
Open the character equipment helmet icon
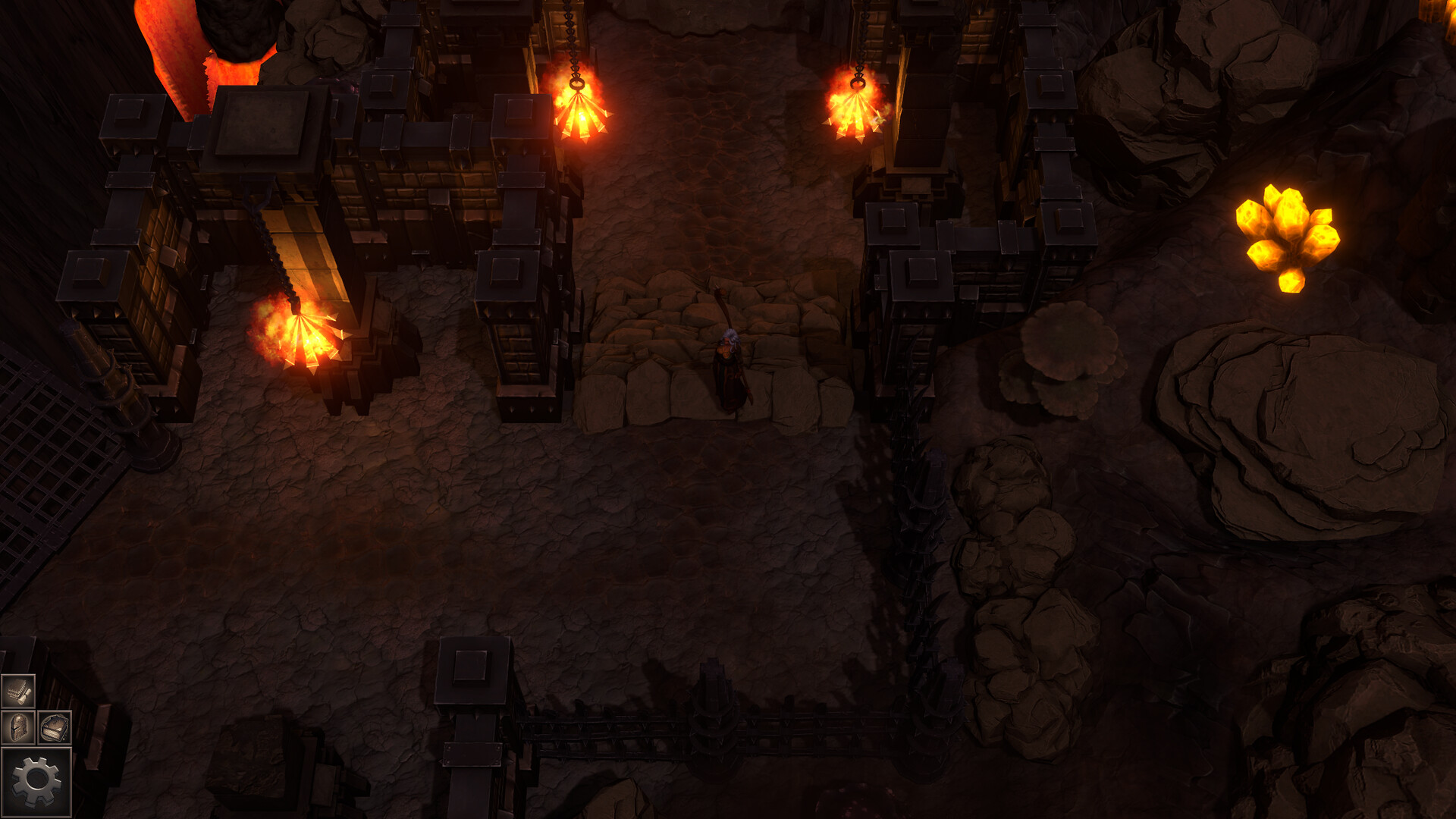17,726
